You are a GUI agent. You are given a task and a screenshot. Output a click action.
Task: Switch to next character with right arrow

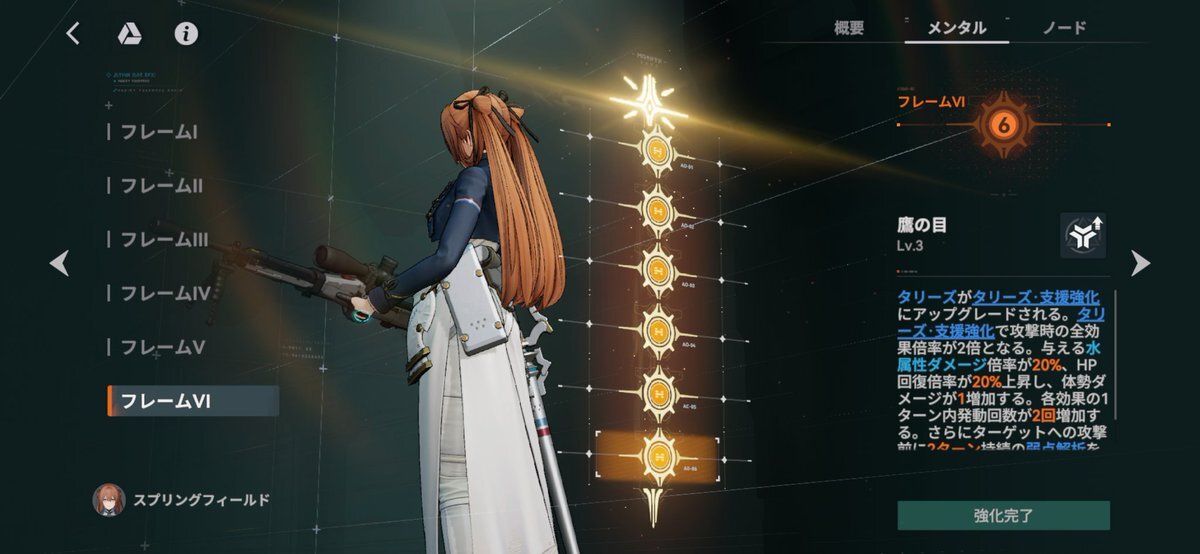pos(1140,263)
